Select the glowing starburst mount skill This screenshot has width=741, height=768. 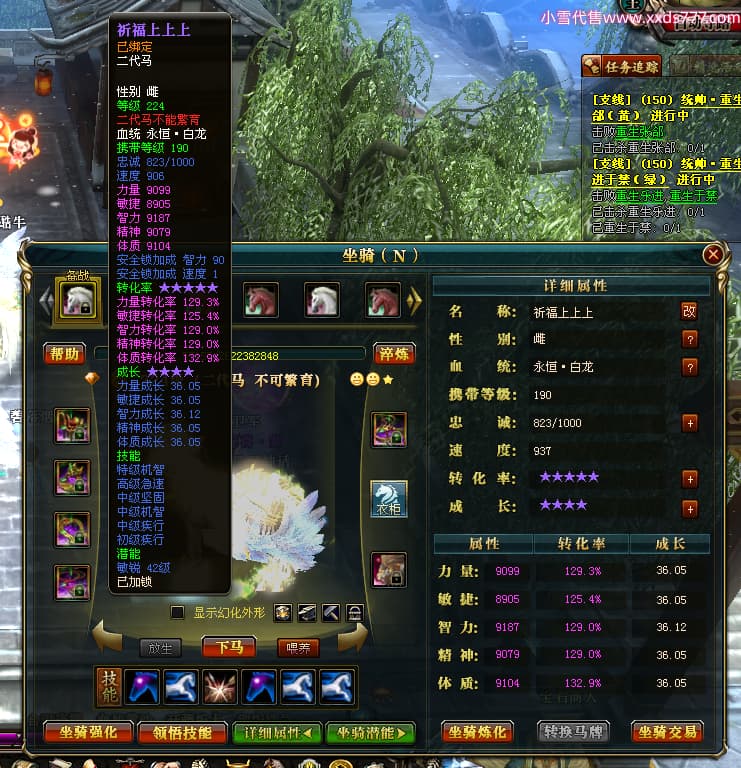click(x=221, y=686)
